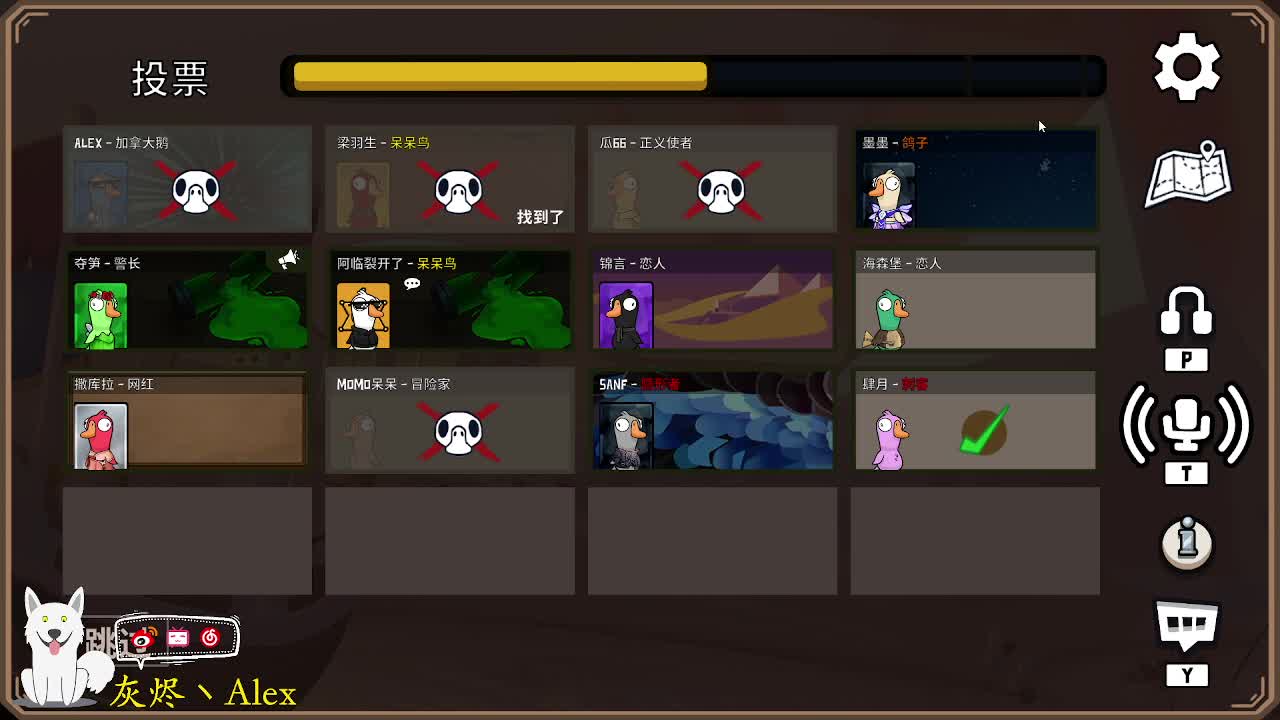Click the megaphone icon on 夺笋's sheriff card

pyautogui.click(x=289, y=258)
